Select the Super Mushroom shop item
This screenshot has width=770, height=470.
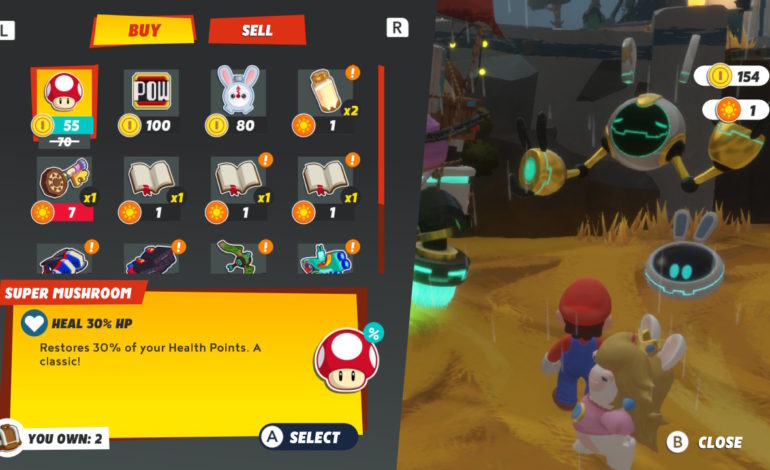tap(64, 102)
